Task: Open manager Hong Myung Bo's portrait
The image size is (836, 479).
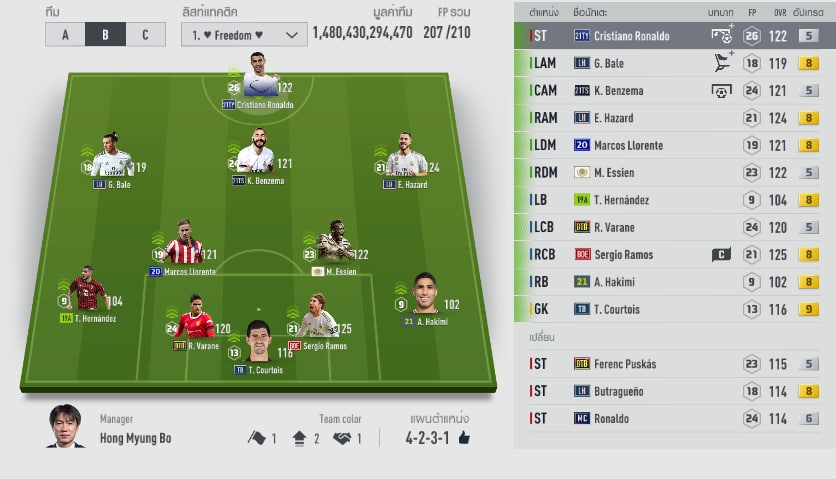Action: click(65, 425)
